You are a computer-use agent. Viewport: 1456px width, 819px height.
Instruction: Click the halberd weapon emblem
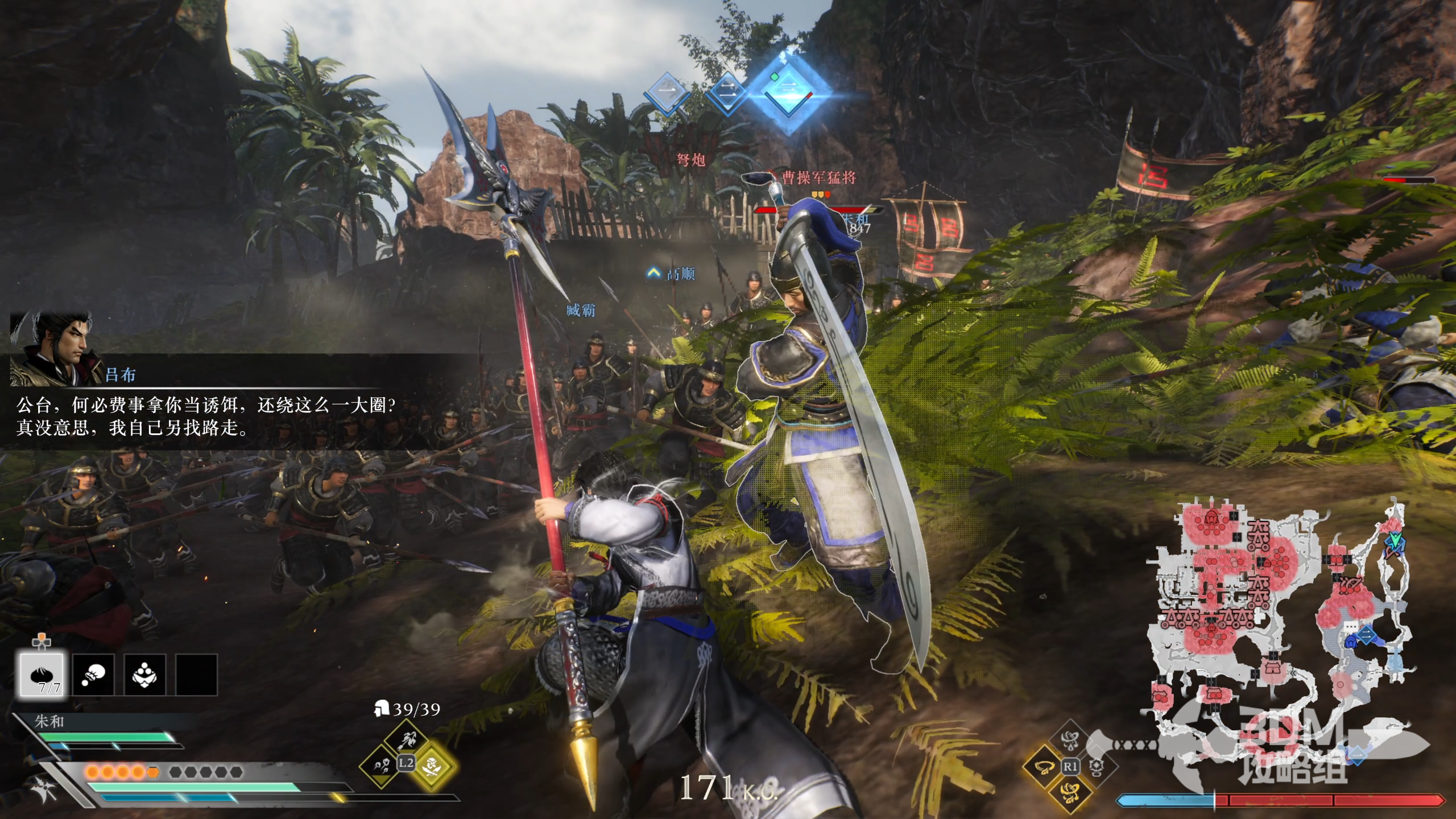41,788
